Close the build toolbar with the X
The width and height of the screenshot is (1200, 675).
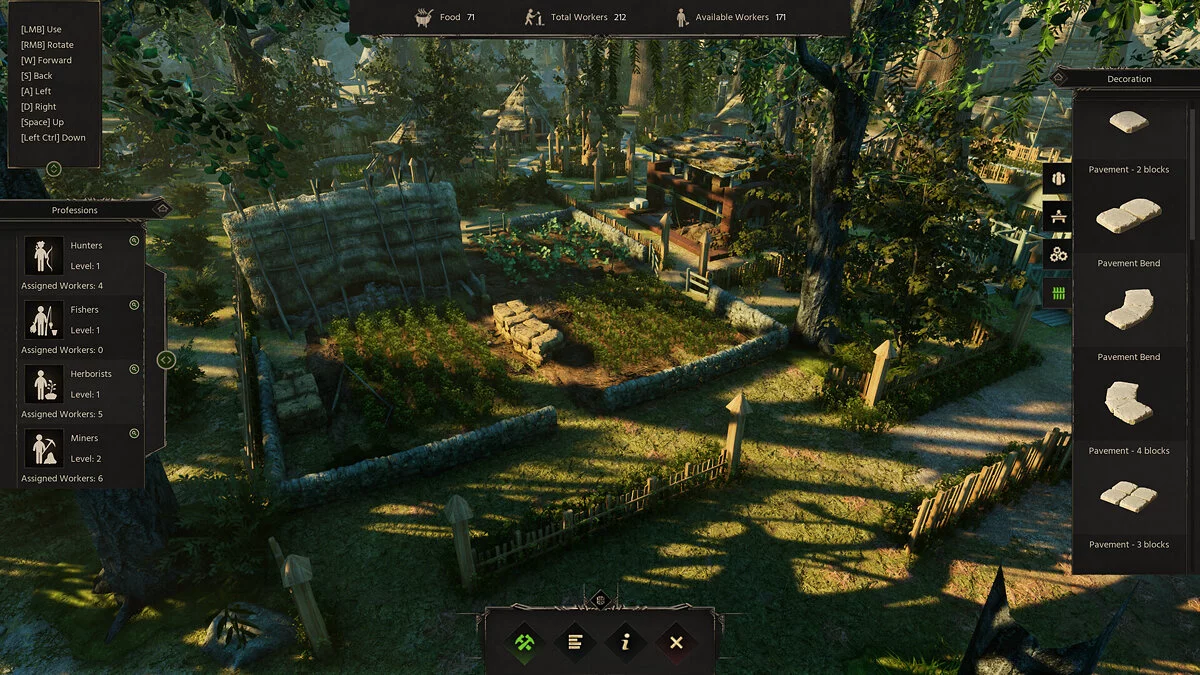[x=676, y=642]
